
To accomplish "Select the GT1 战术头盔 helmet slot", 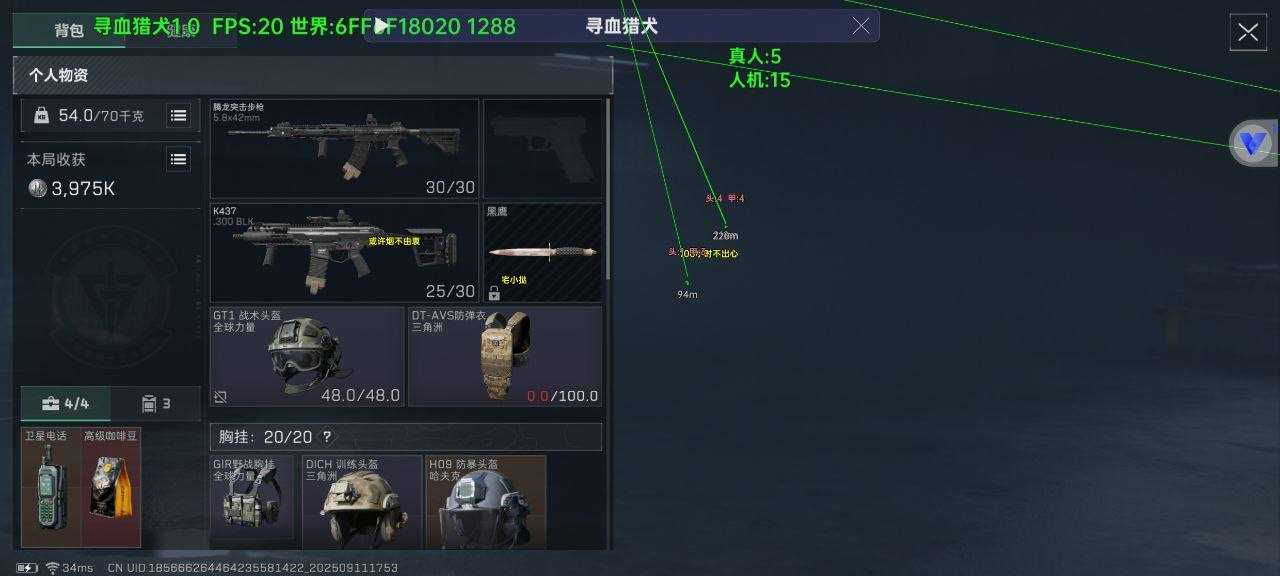I will click(306, 356).
